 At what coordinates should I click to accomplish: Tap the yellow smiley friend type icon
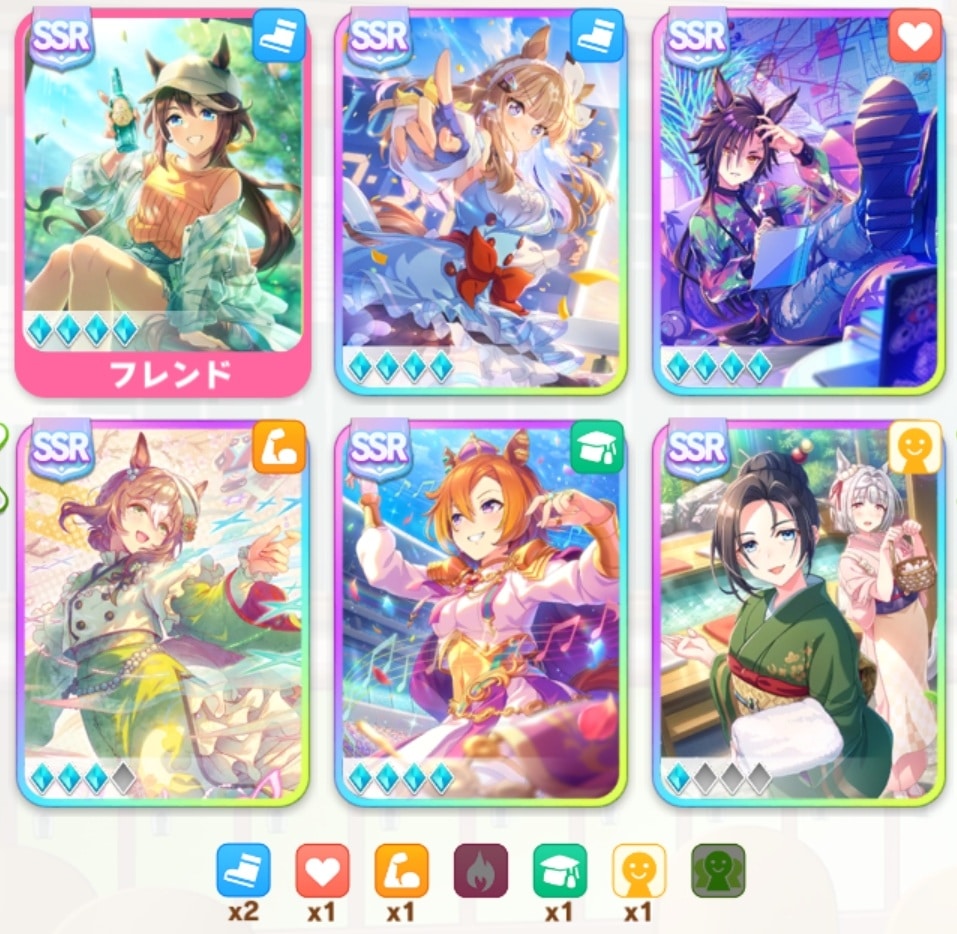tap(639, 871)
